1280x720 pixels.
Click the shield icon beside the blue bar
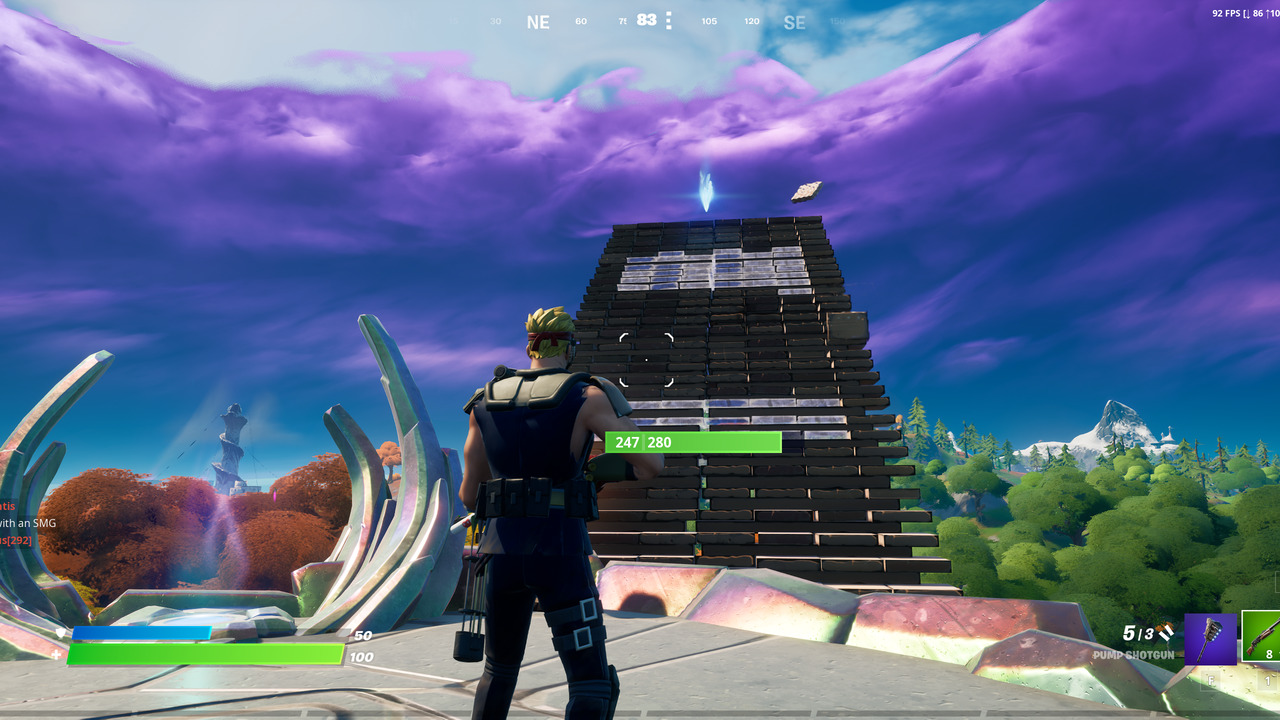click(62, 631)
